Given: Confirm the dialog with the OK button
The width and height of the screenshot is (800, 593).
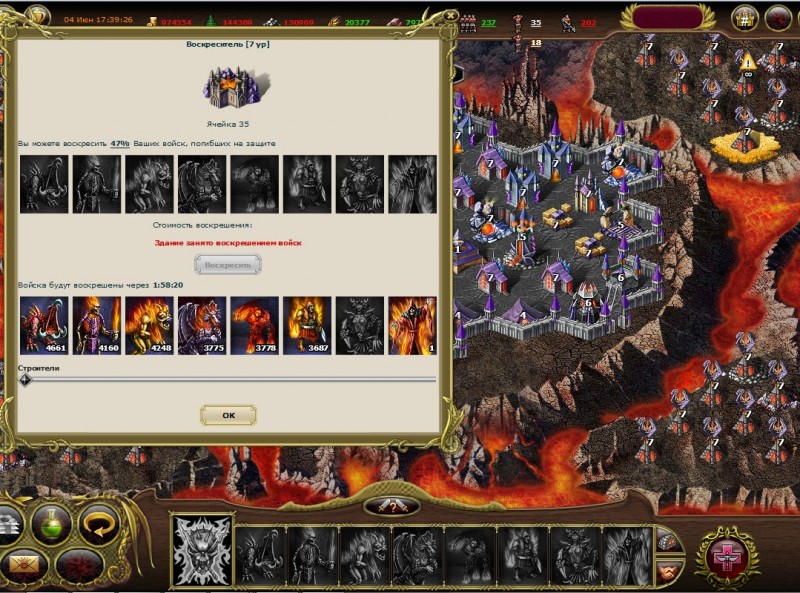Looking at the screenshot, I should [x=228, y=414].
